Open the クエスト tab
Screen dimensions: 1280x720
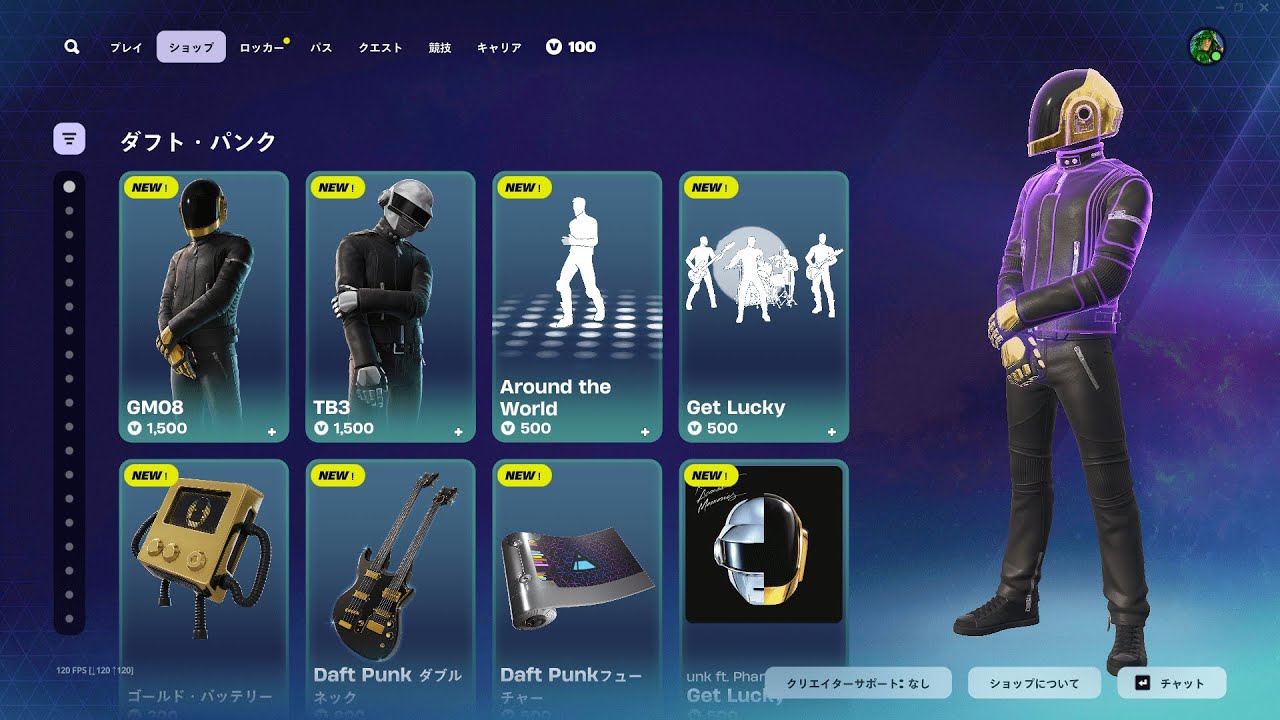coord(380,47)
